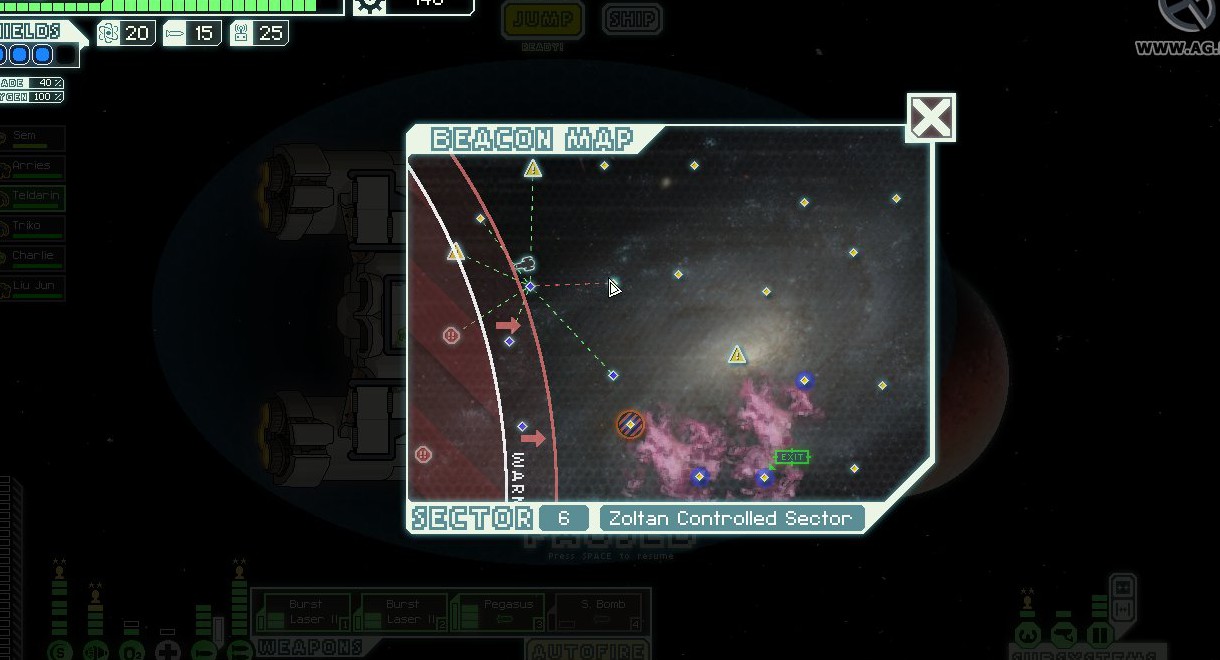1220x660 pixels.
Task: Click the oxygen (O2) system icon
Action: coord(131,652)
